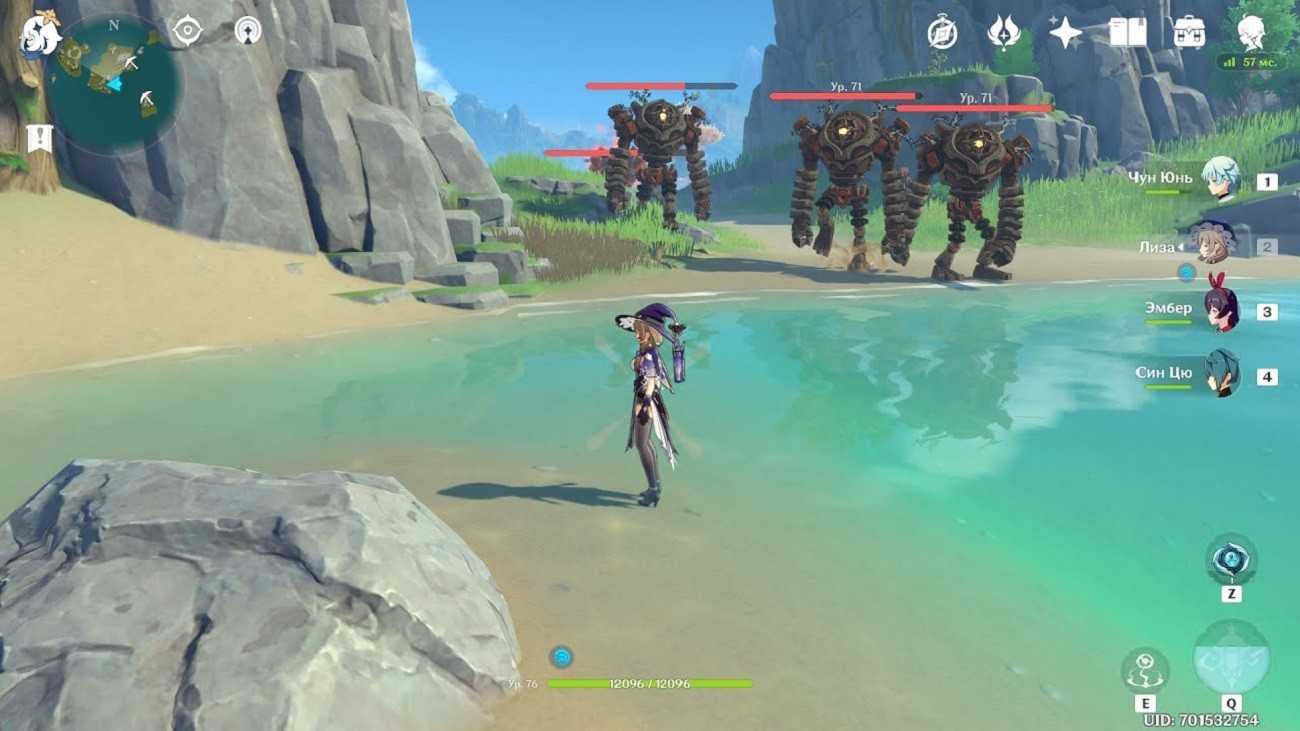Use the gadget icon above Z

click(x=1231, y=559)
